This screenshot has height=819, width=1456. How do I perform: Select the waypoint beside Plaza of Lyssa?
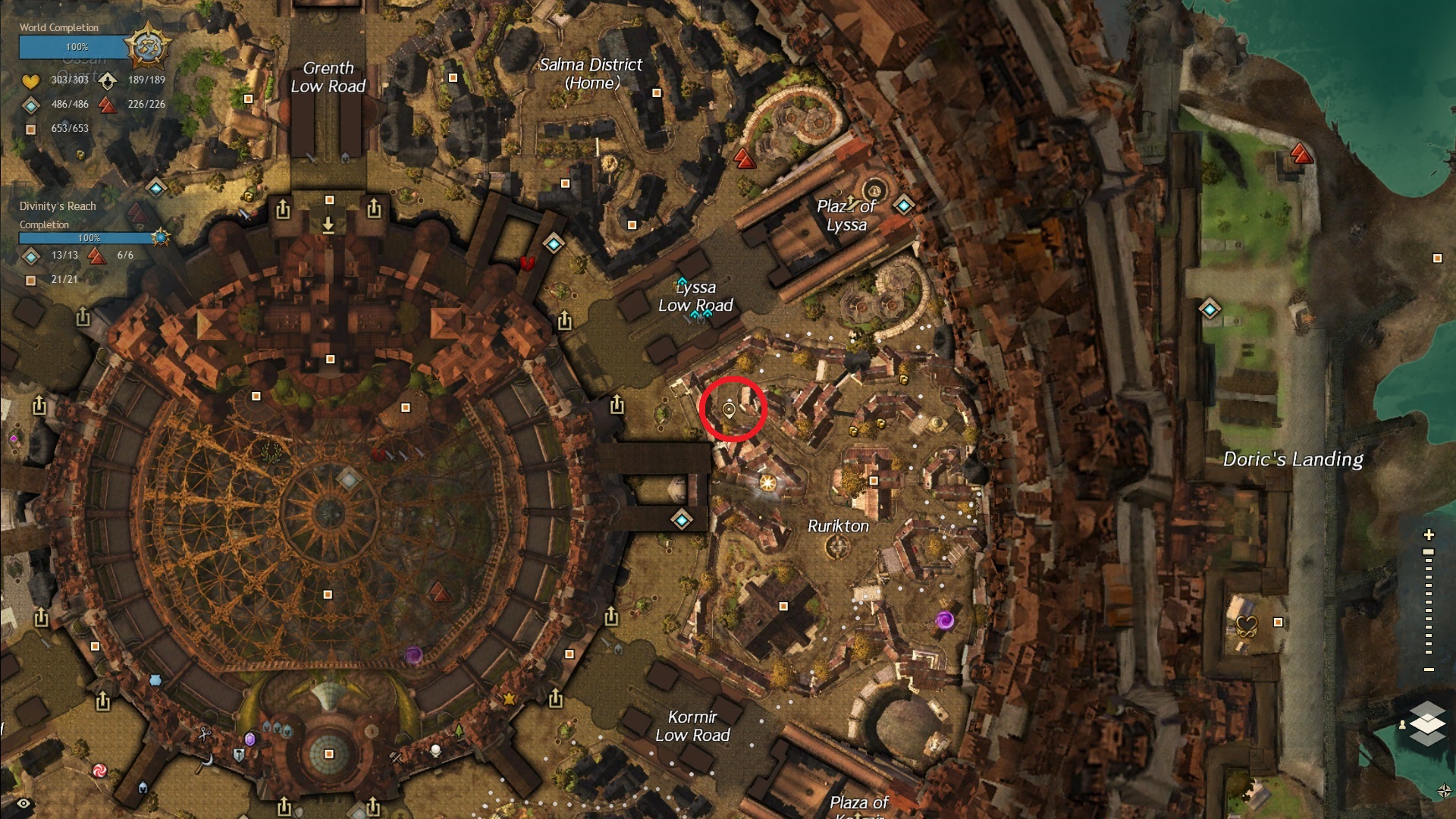(903, 206)
